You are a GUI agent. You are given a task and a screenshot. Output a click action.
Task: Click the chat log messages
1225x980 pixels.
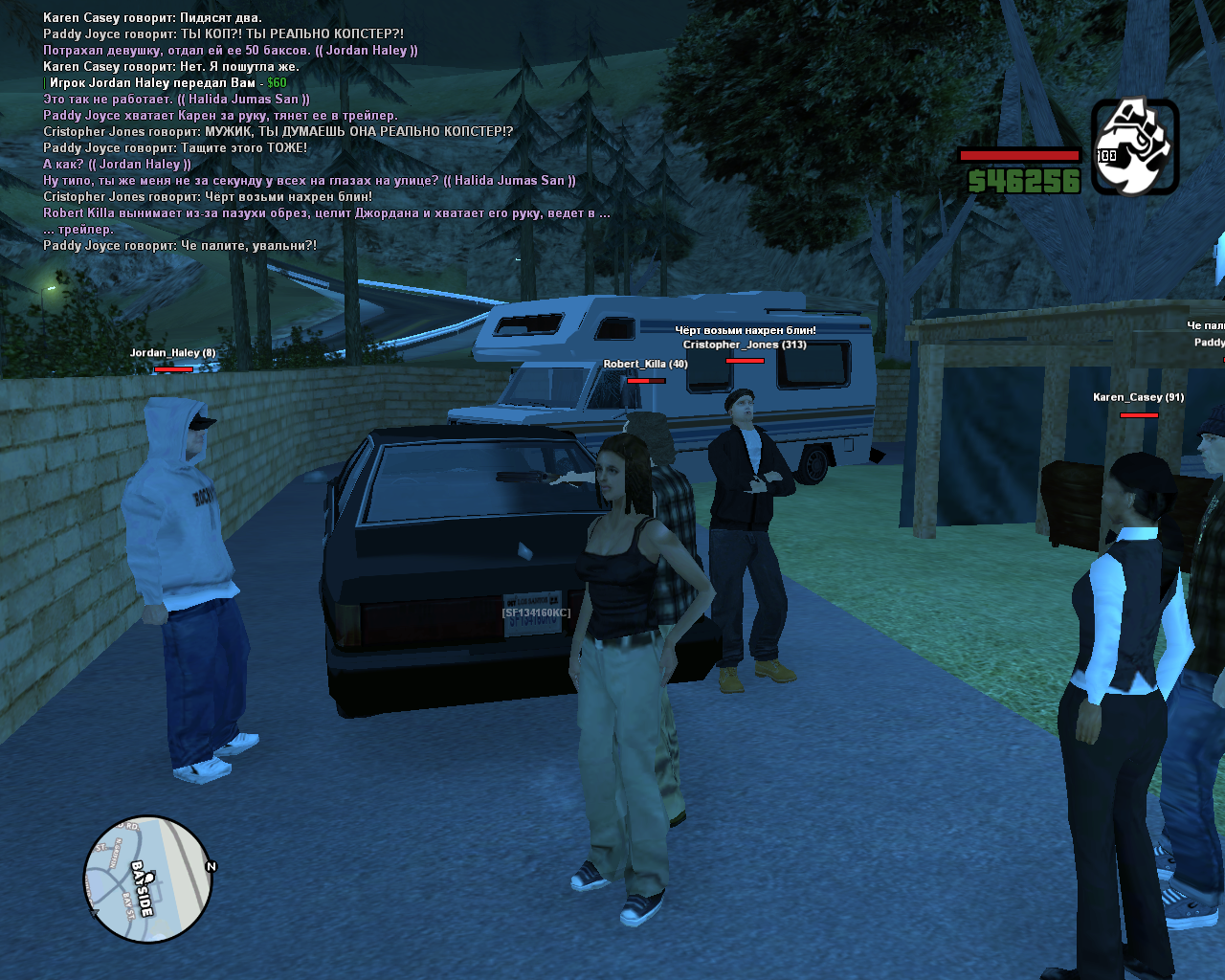pyautogui.click(x=325, y=131)
